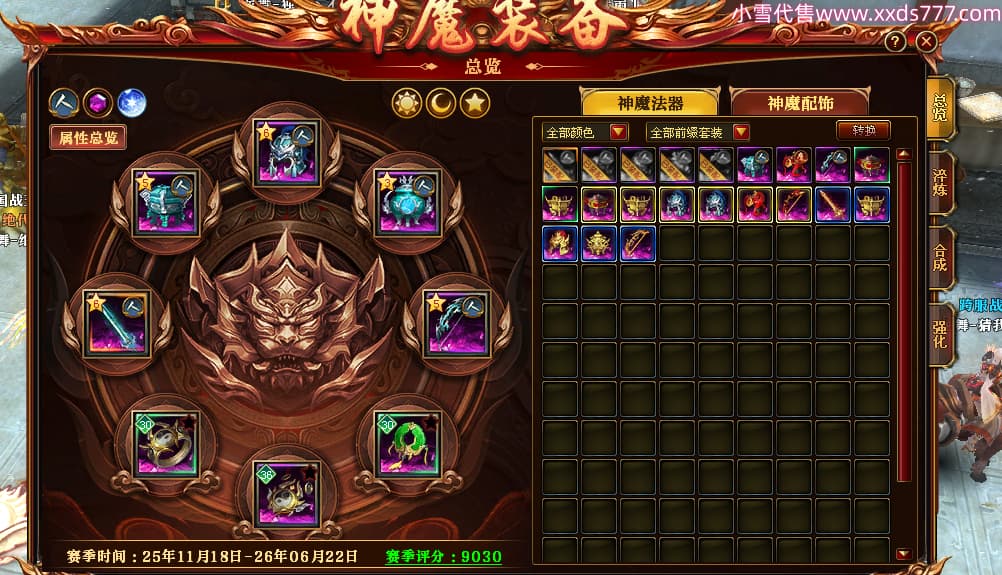Image resolution: width=1002 pixels, height=575 pixels.
Task: Choose the equipped green jade pendant slot
Action: (x=408, y=443)
